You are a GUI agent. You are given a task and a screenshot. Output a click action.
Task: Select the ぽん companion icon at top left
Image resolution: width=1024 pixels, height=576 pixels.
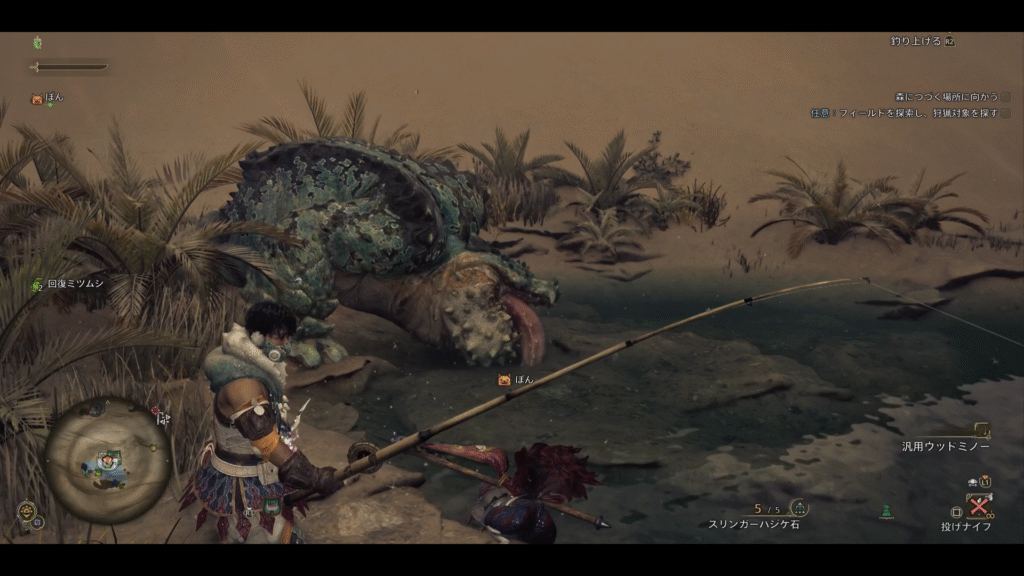37,99
